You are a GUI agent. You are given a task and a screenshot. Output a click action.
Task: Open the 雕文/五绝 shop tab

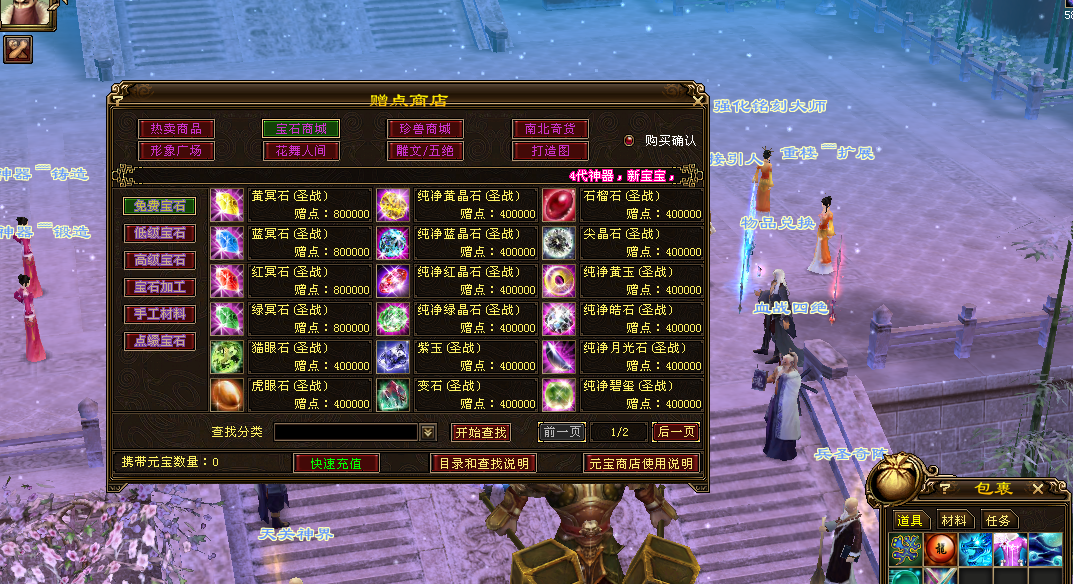(425, 151)
